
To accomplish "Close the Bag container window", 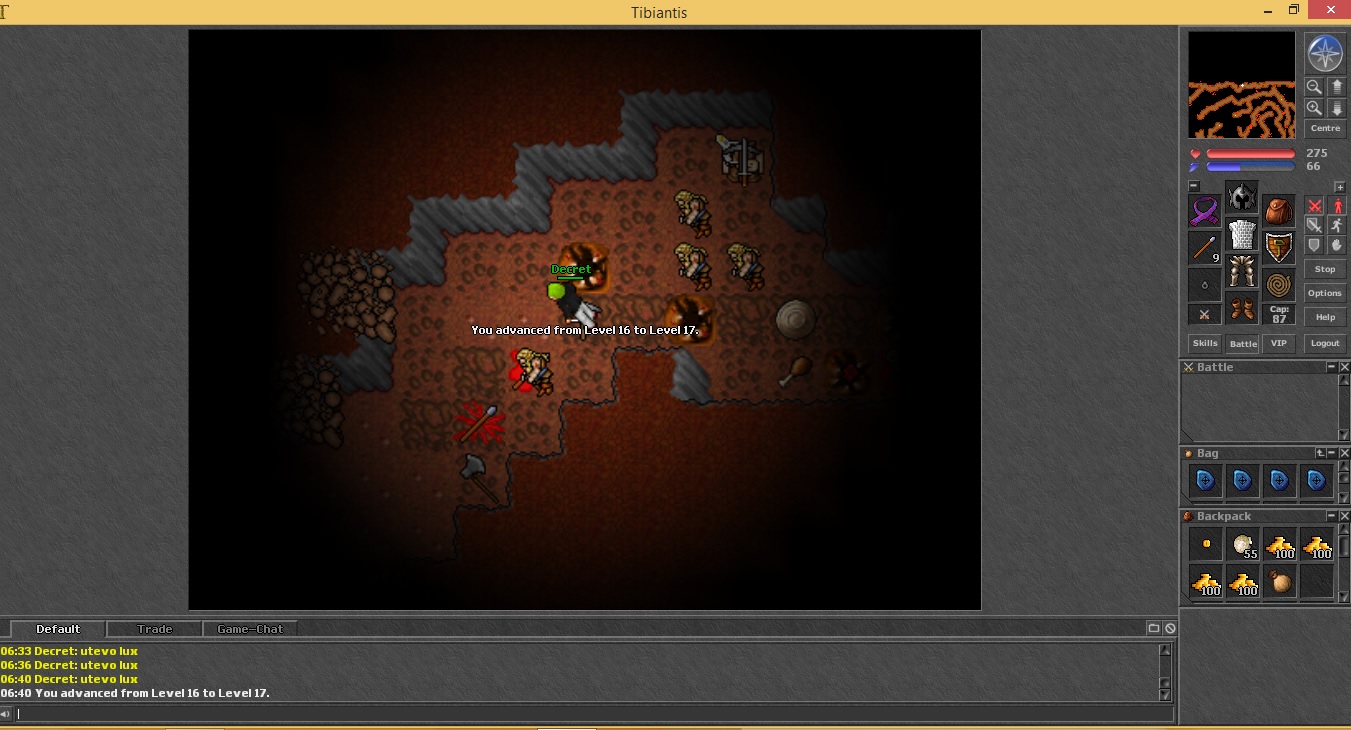I will (1344, 454).
